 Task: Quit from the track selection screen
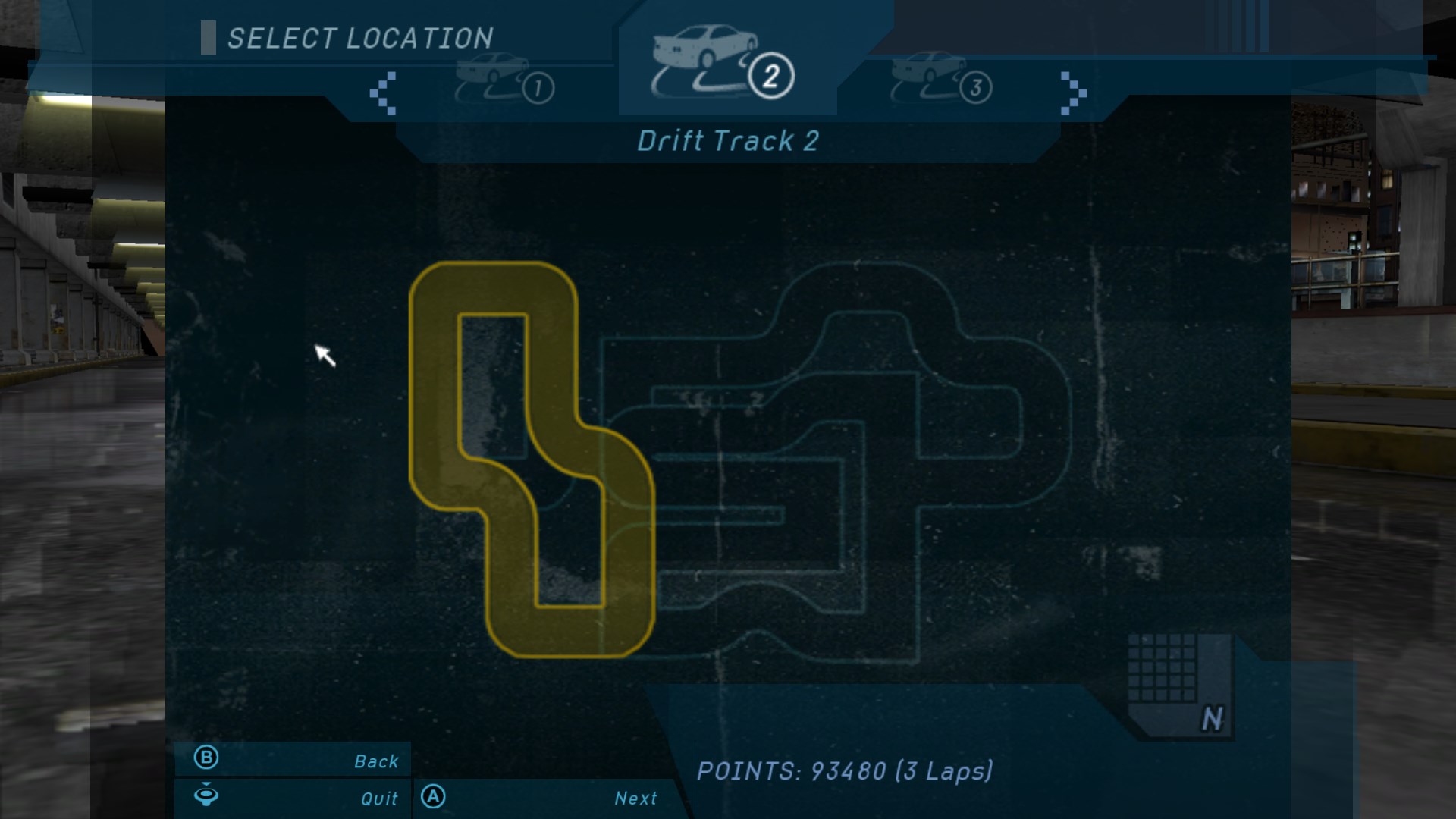pyautogui.click(x=293, y=798)
